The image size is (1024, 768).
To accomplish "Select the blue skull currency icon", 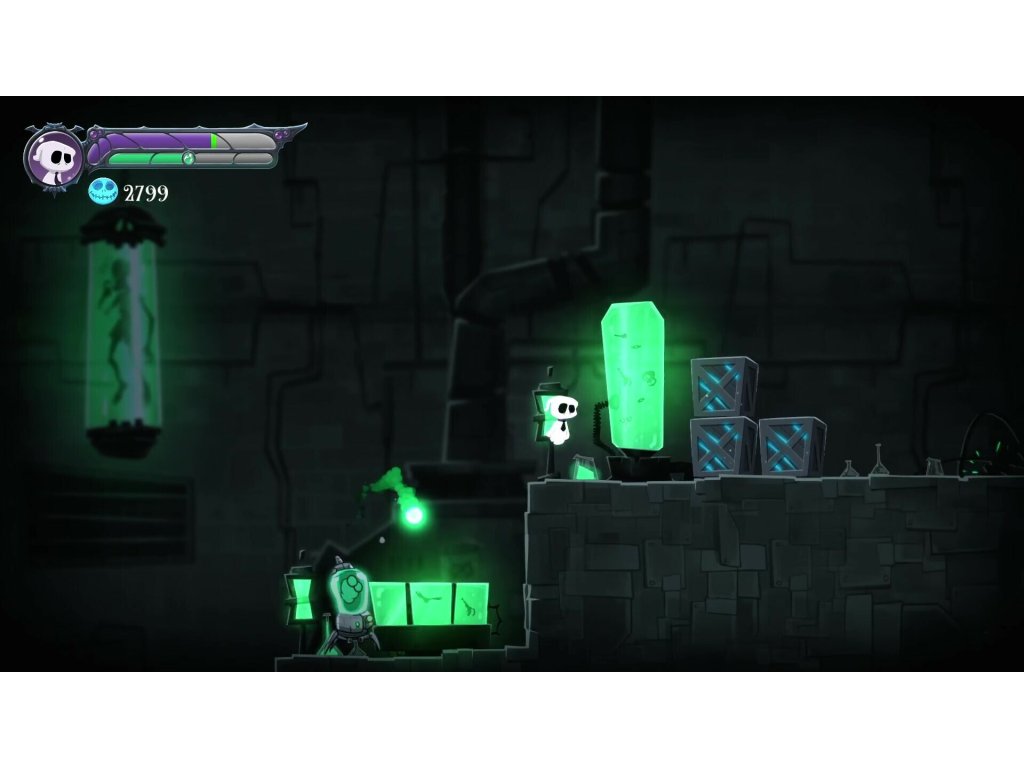I will point(103,192).
